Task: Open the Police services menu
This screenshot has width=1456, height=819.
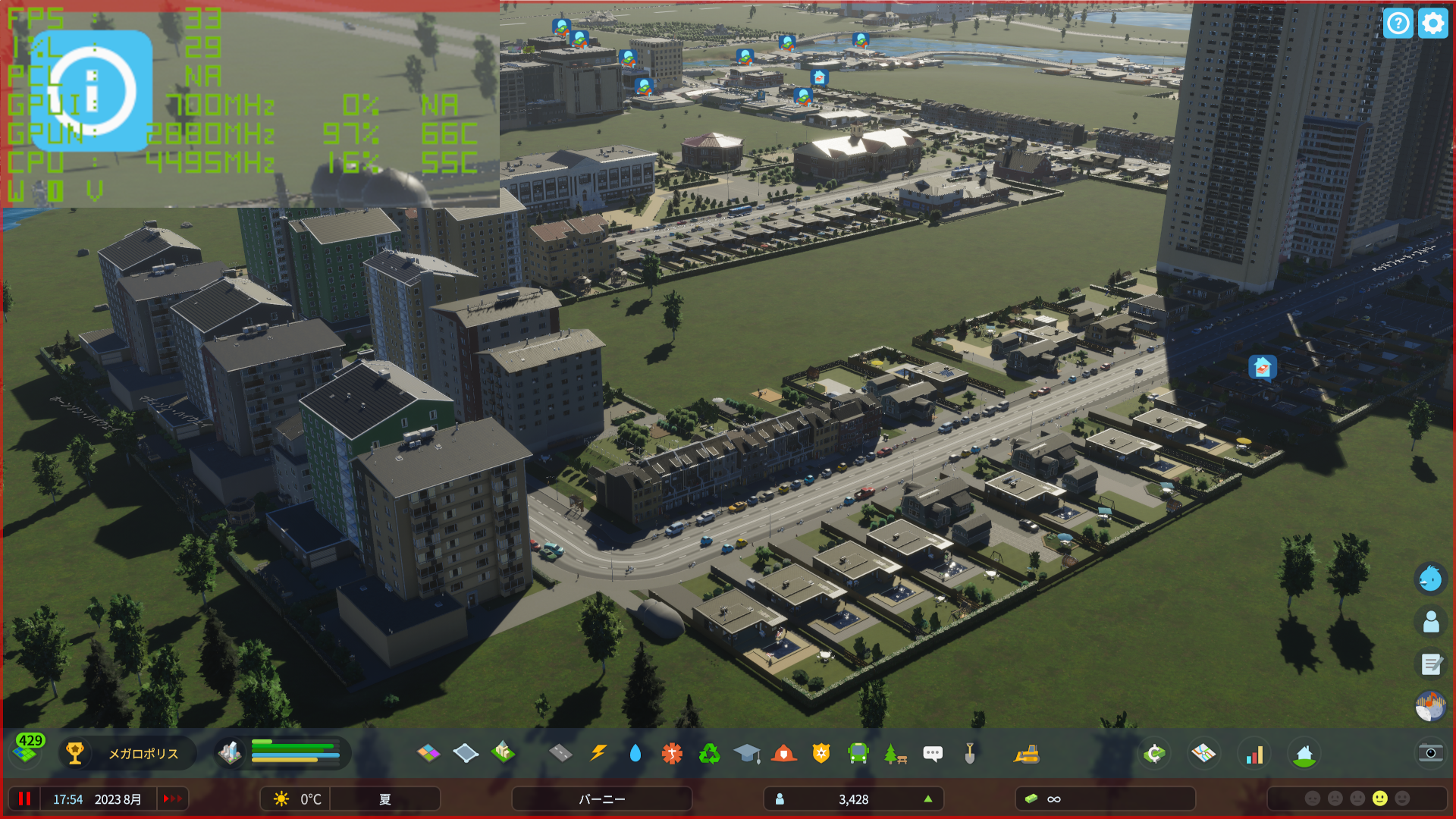Action: click(822, 754)
